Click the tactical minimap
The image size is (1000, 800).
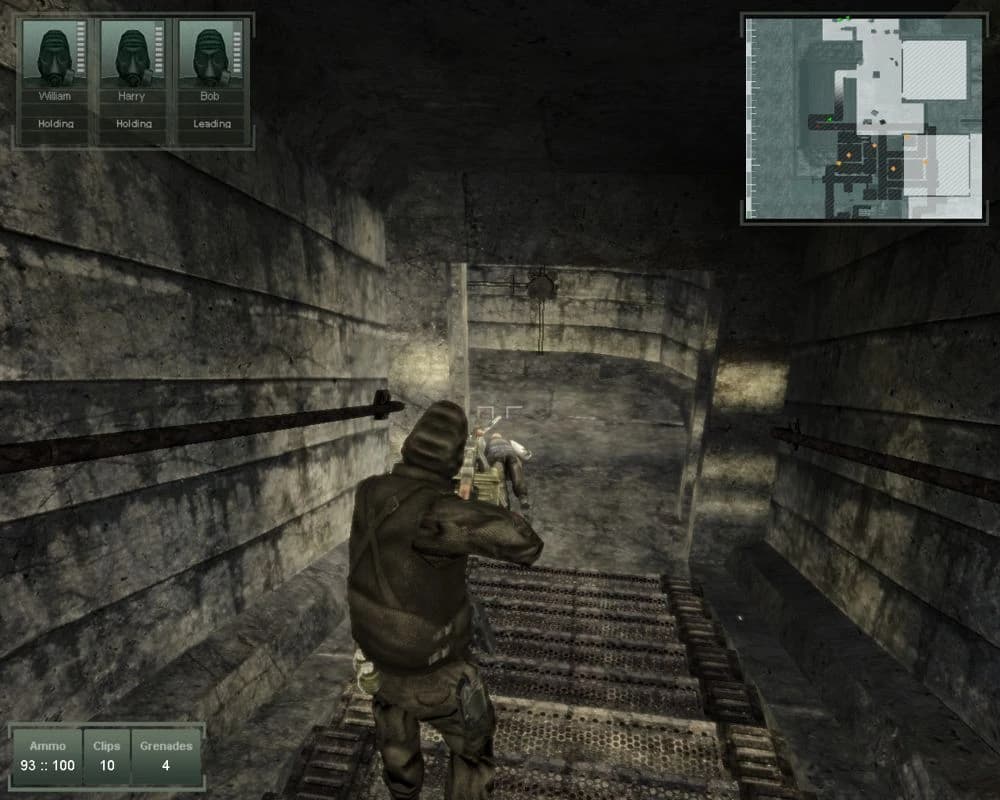click(x=864, y=118)
